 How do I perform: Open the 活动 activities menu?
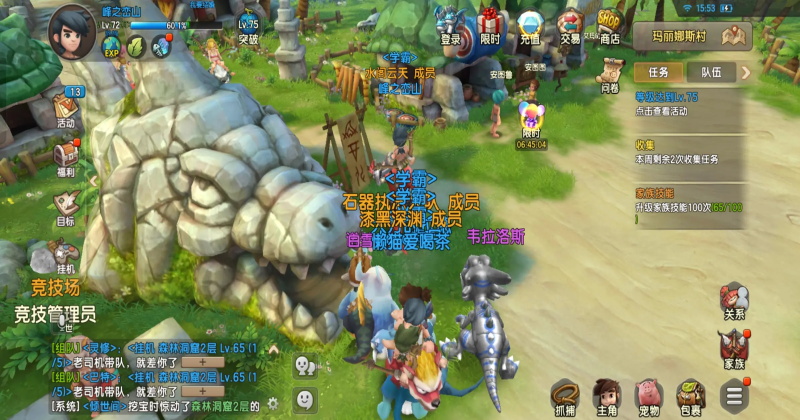tap(66, 106)
